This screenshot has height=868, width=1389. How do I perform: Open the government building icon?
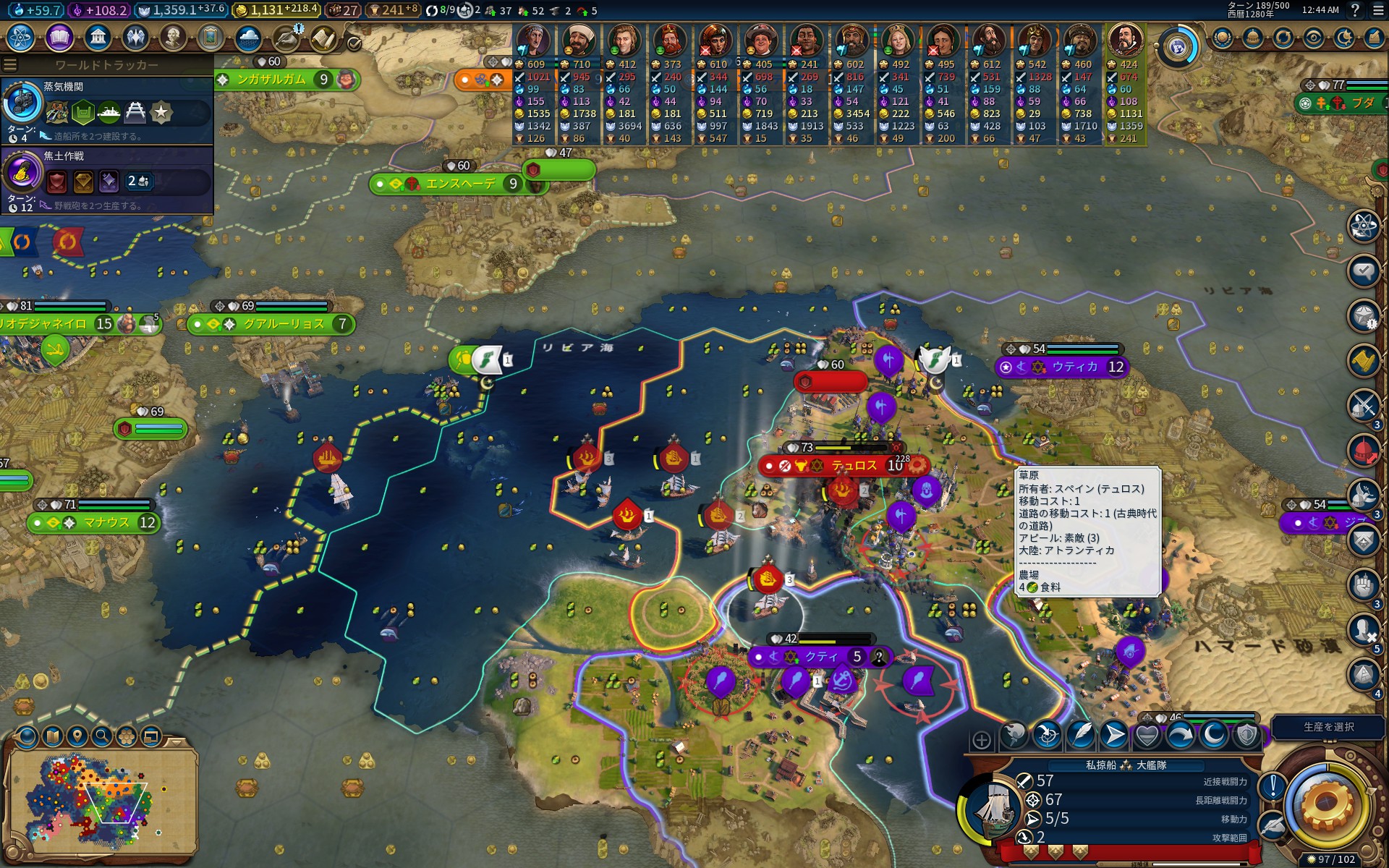pyautogui.click(x=97, y=37)
